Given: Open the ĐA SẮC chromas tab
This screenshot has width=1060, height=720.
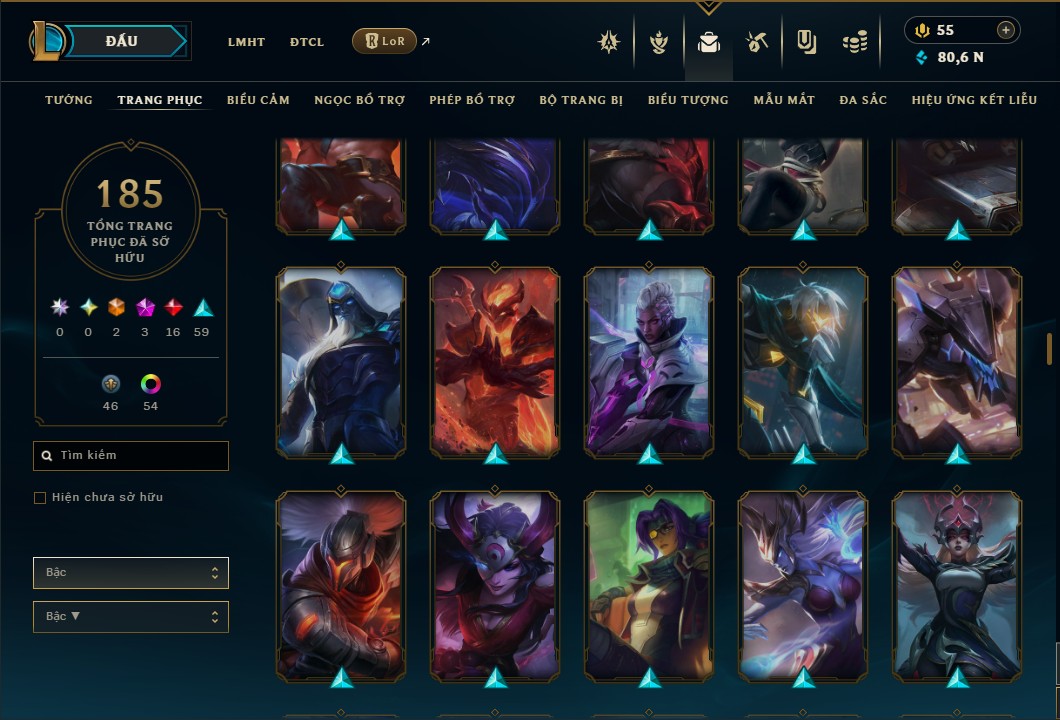Looking at the screenshot, I should click(863, 100).
